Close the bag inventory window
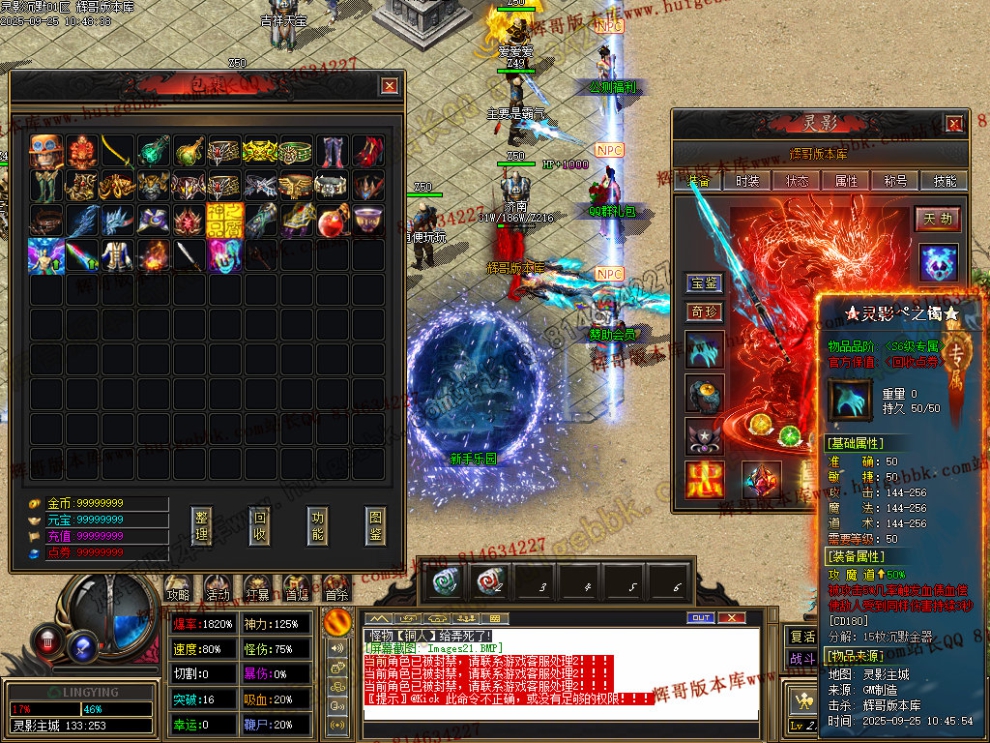 (389, 86)
